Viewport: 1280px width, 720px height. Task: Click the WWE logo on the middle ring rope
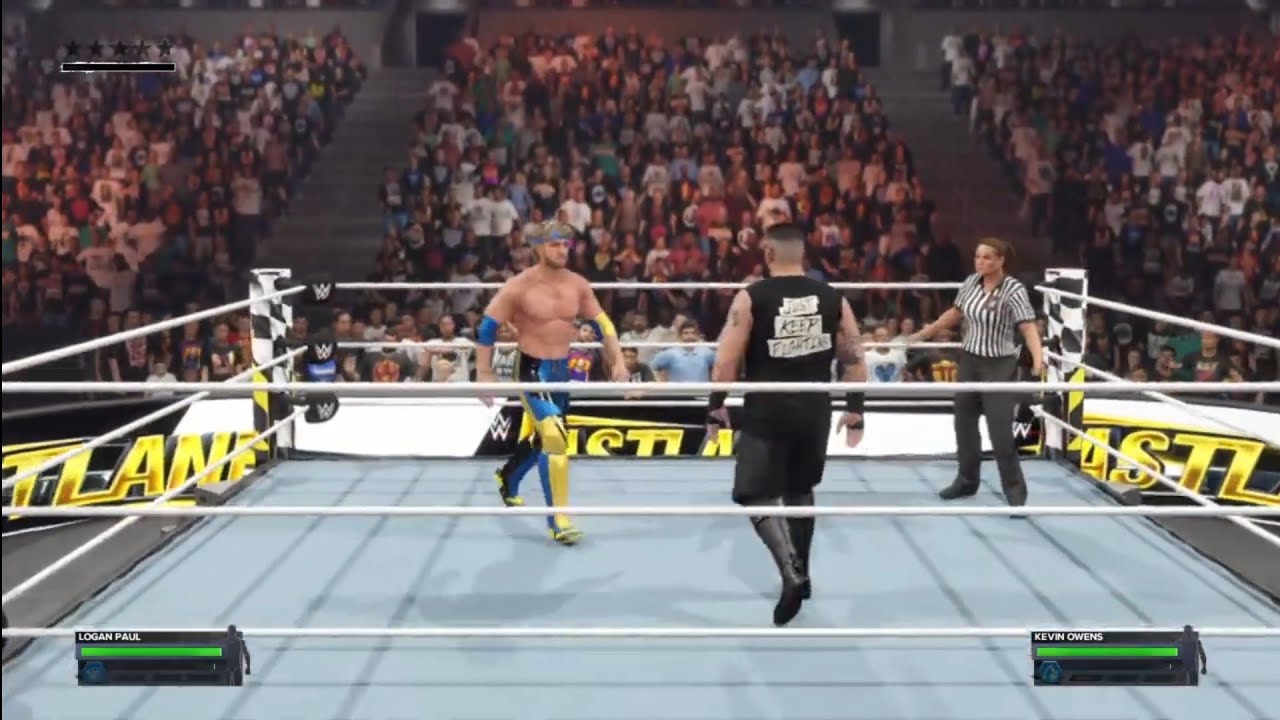pyautogui.click(x=325, y=350)
